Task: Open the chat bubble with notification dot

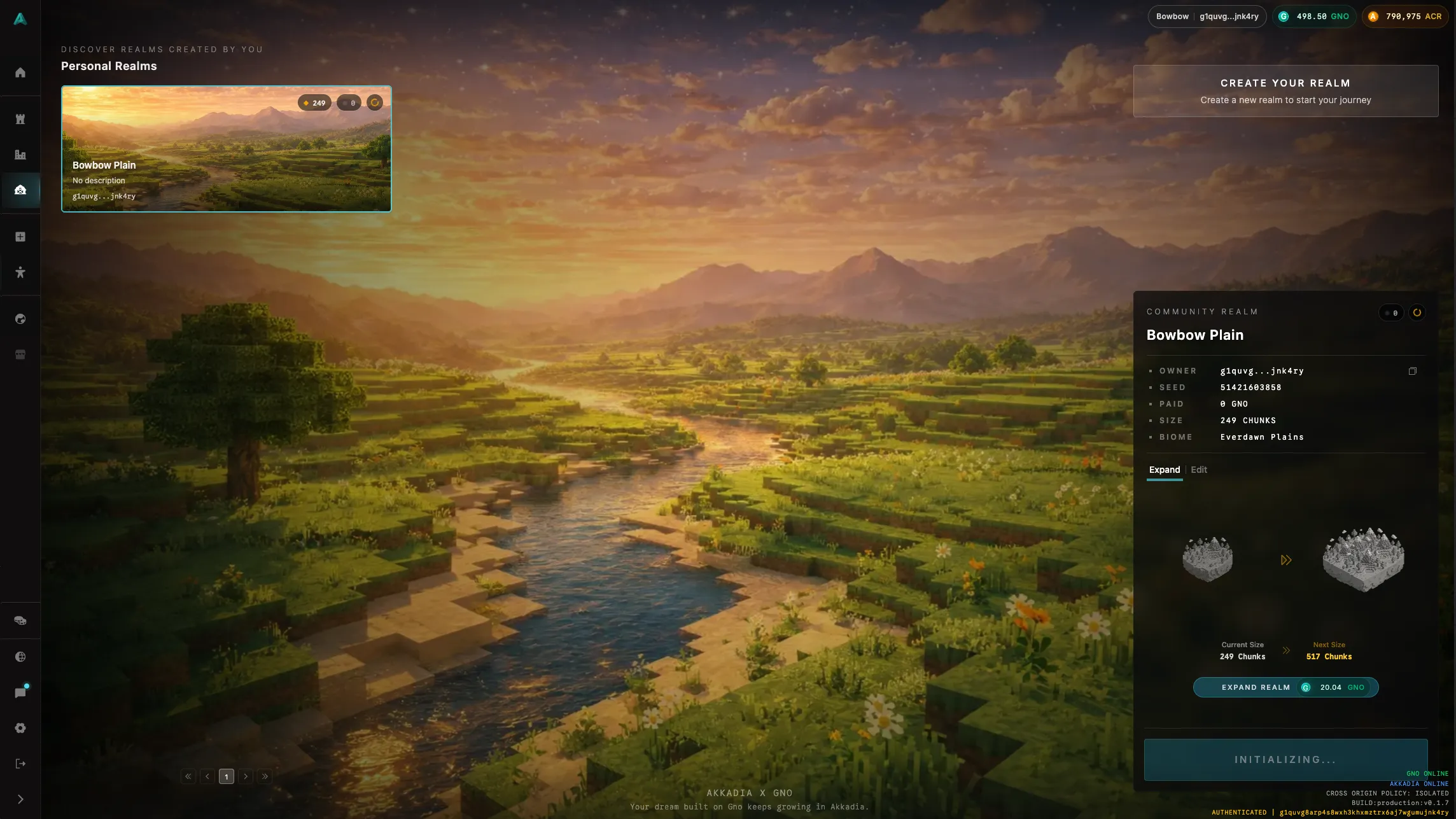Action: 20,692
